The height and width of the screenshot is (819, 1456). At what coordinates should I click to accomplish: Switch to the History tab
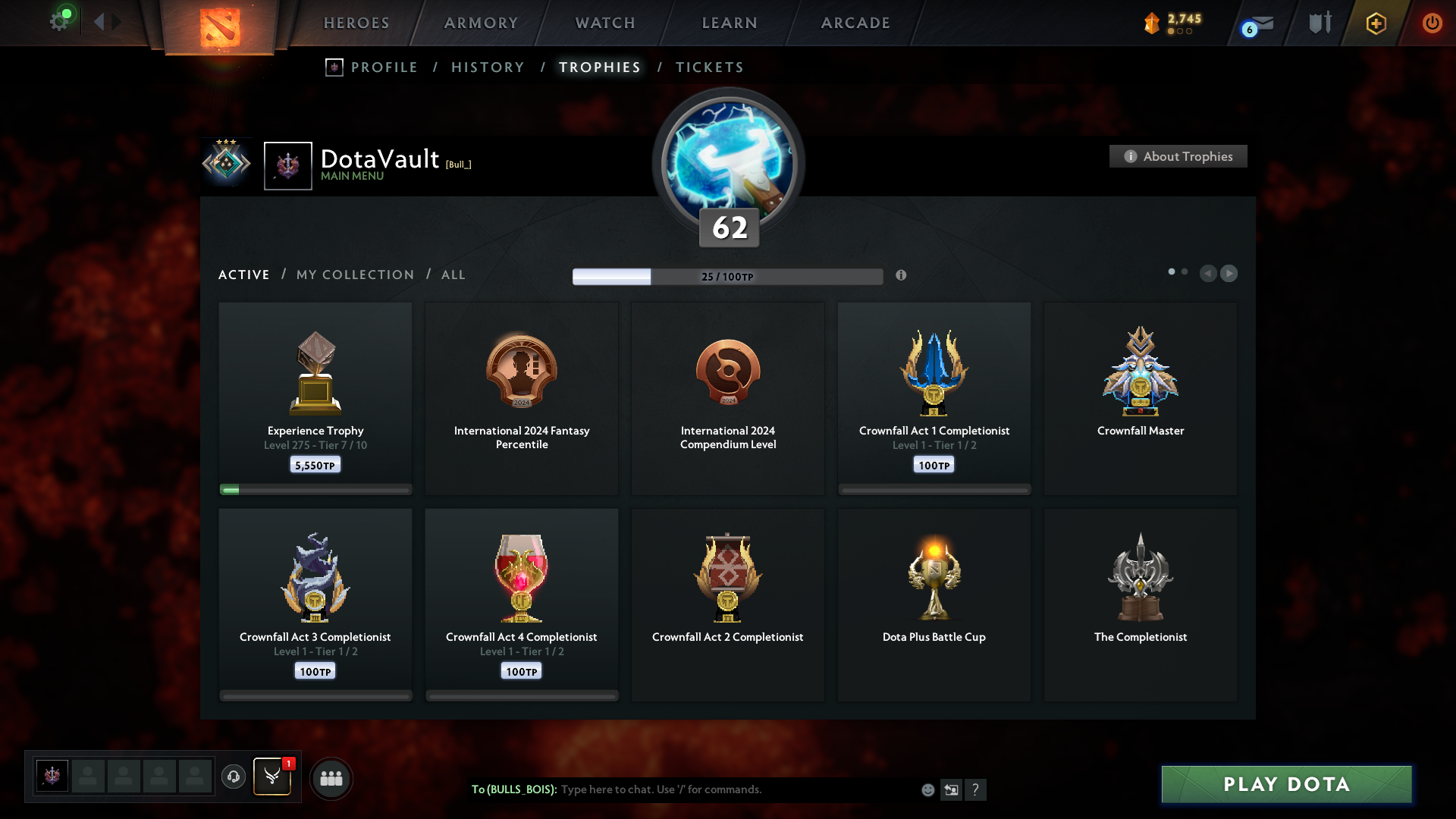488,67
